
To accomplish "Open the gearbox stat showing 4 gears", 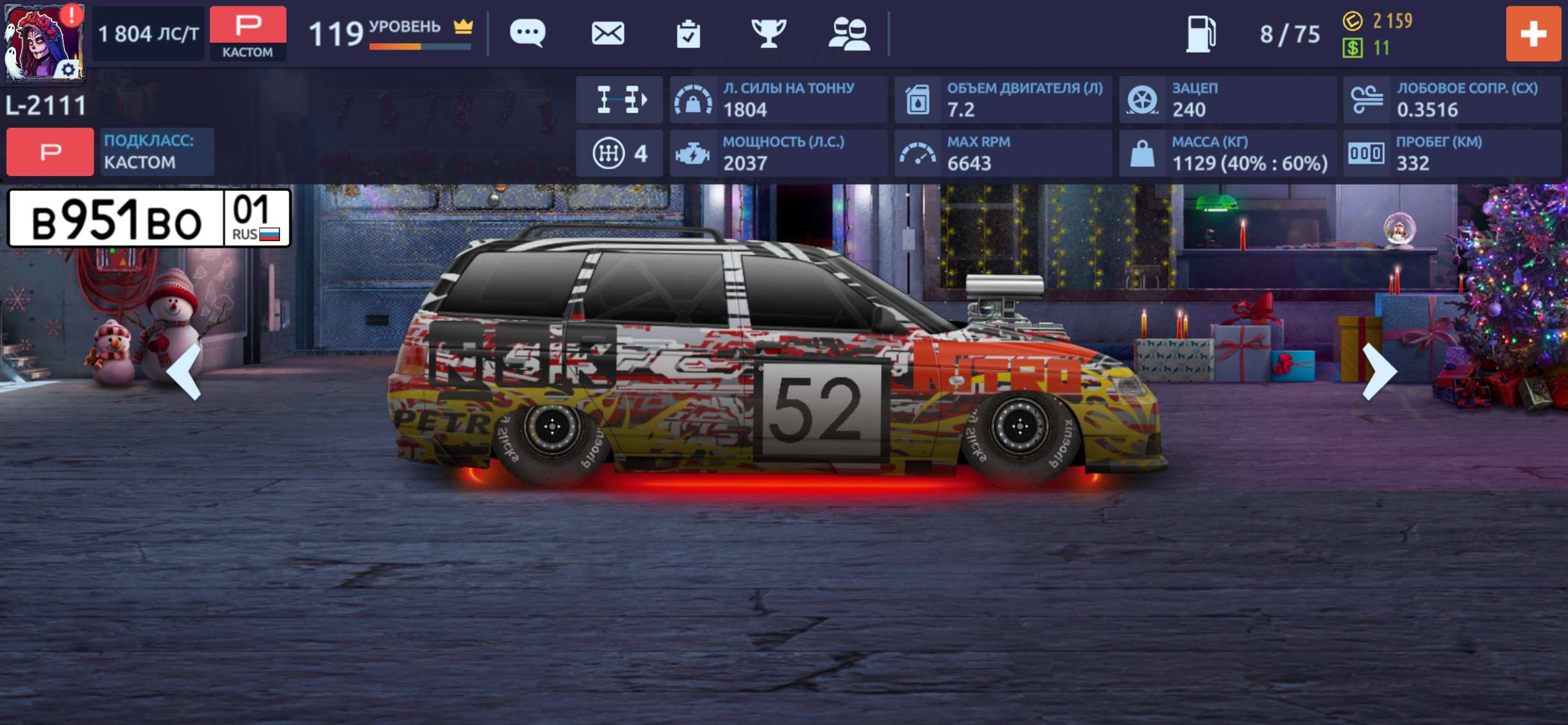I will coord(619,152).
